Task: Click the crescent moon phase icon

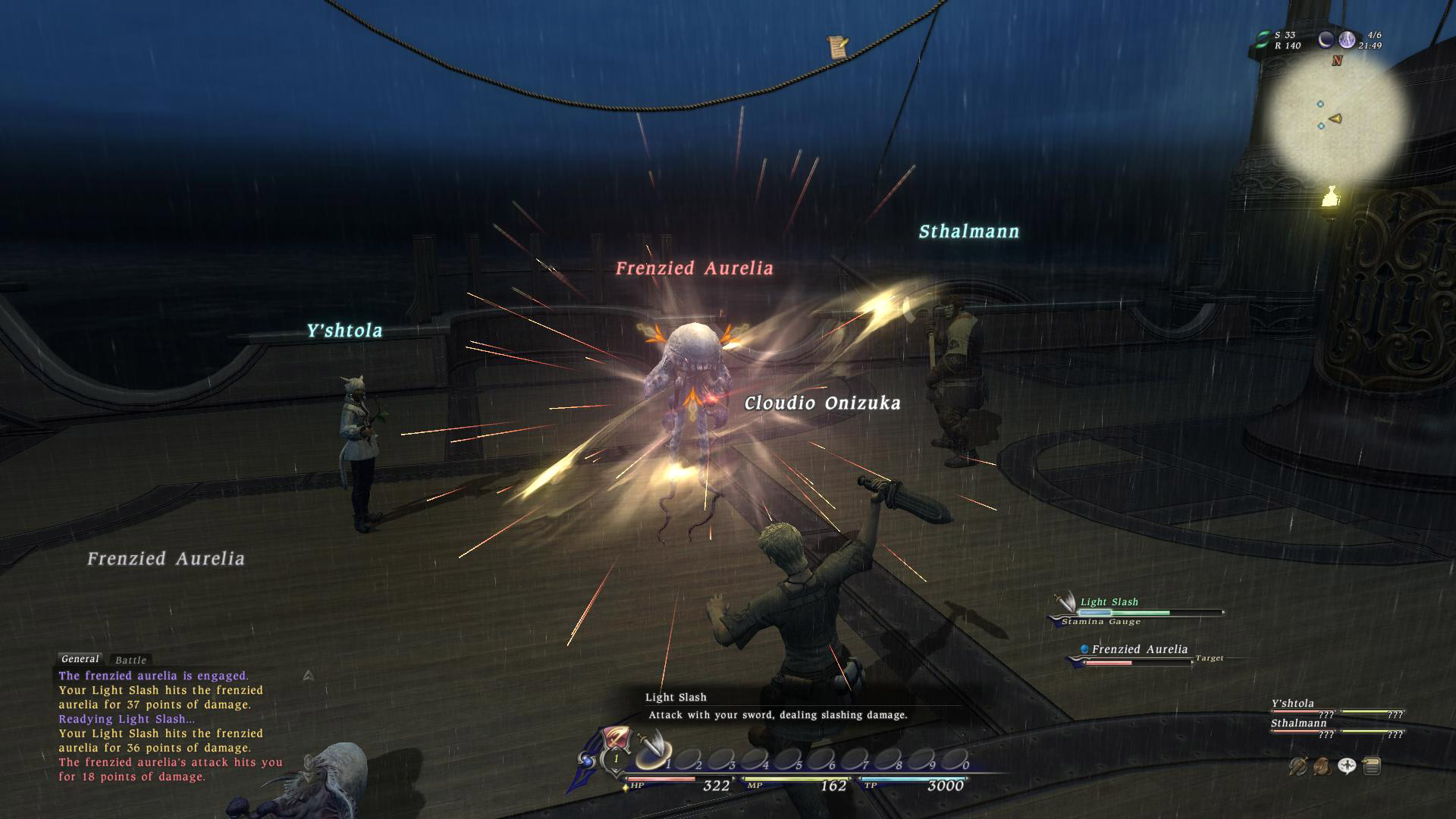Action: pyautogui.click(x=1326, y=40)
